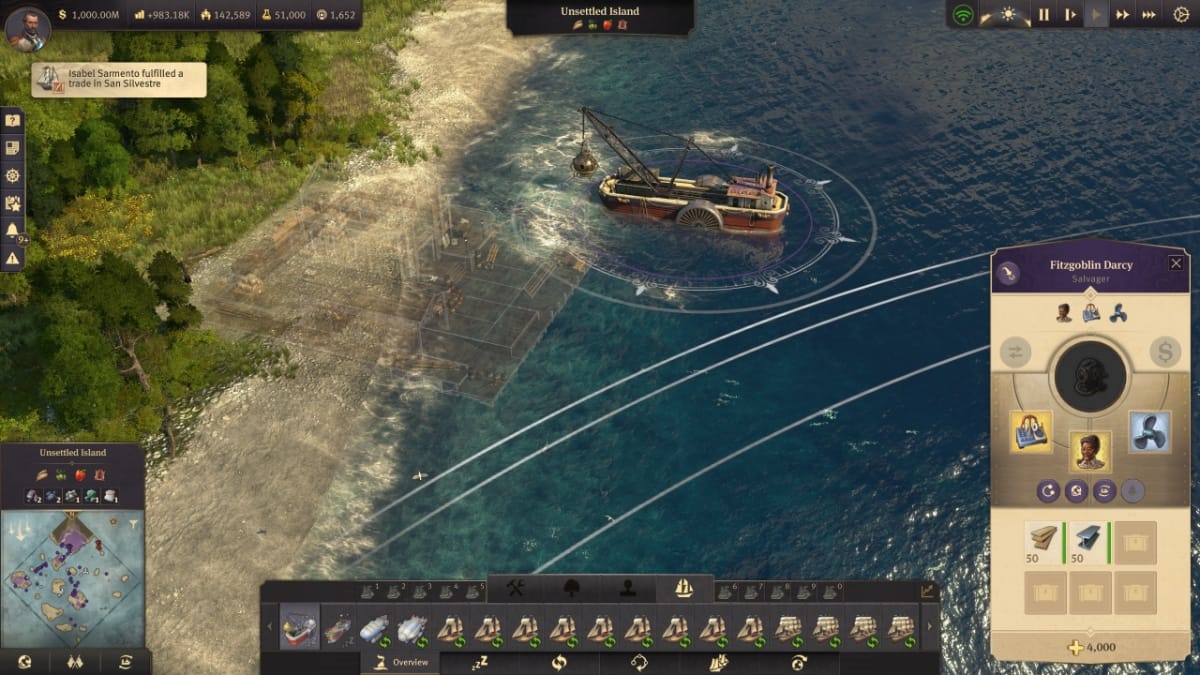Open the Overview tab
The height and width of the screenshot is (675, 1200).
click(x=400, y=662)
